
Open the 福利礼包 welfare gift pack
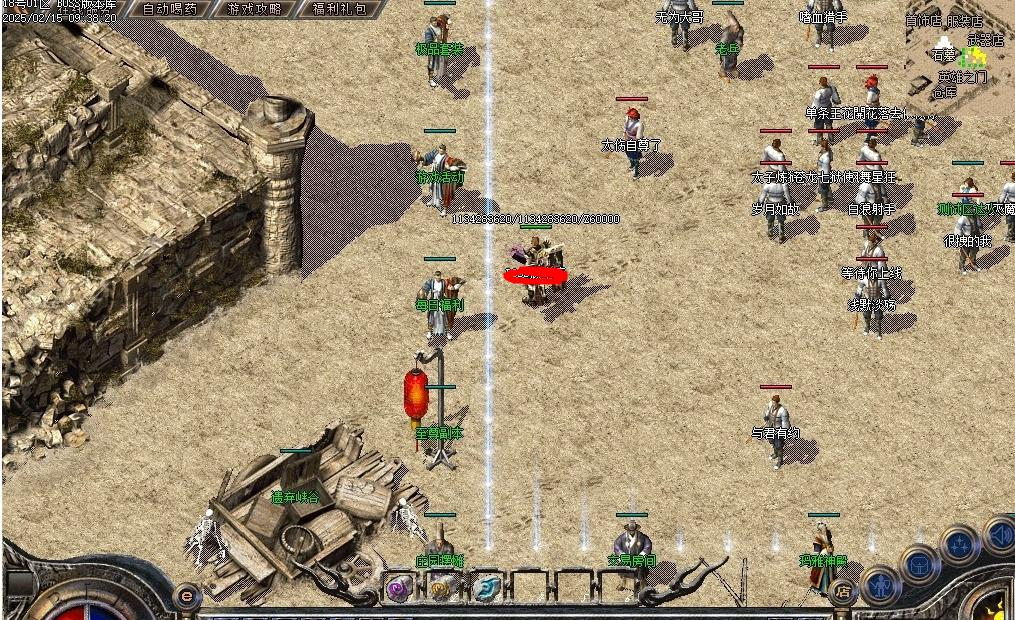coord(339,9)
